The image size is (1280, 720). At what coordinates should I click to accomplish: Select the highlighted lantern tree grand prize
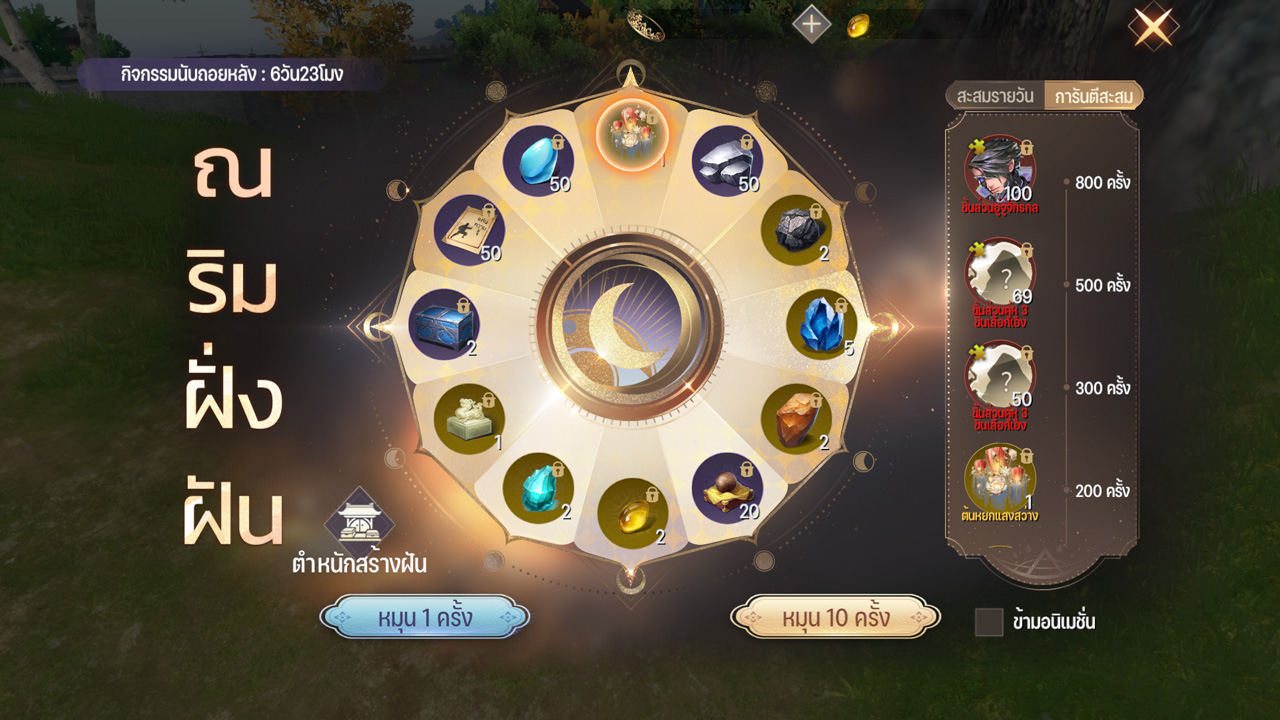pyautogui.click(x=632, y=135)
